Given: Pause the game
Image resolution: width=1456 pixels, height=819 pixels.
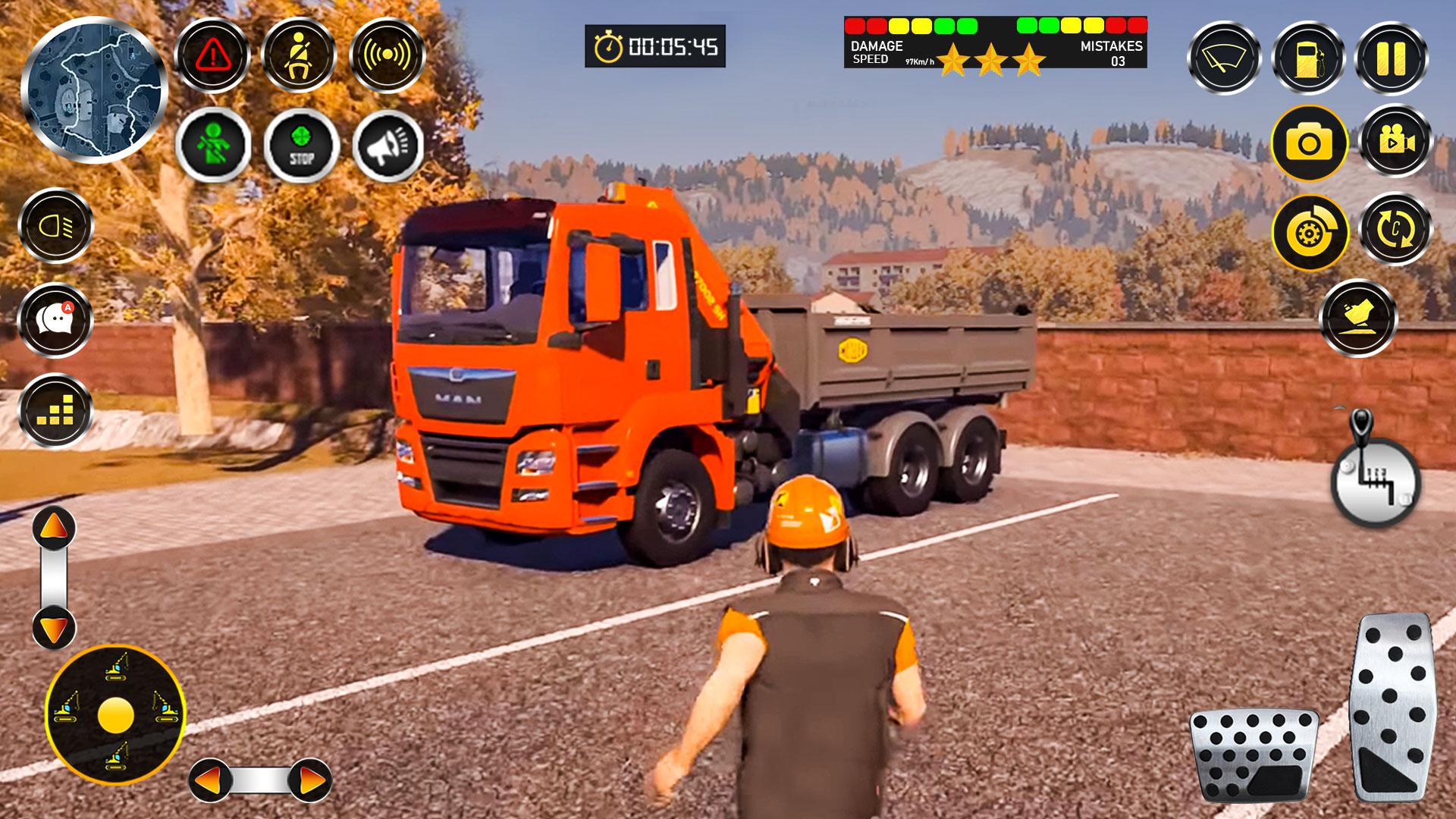Looking at the screenshot, I should coord(1392,58).
